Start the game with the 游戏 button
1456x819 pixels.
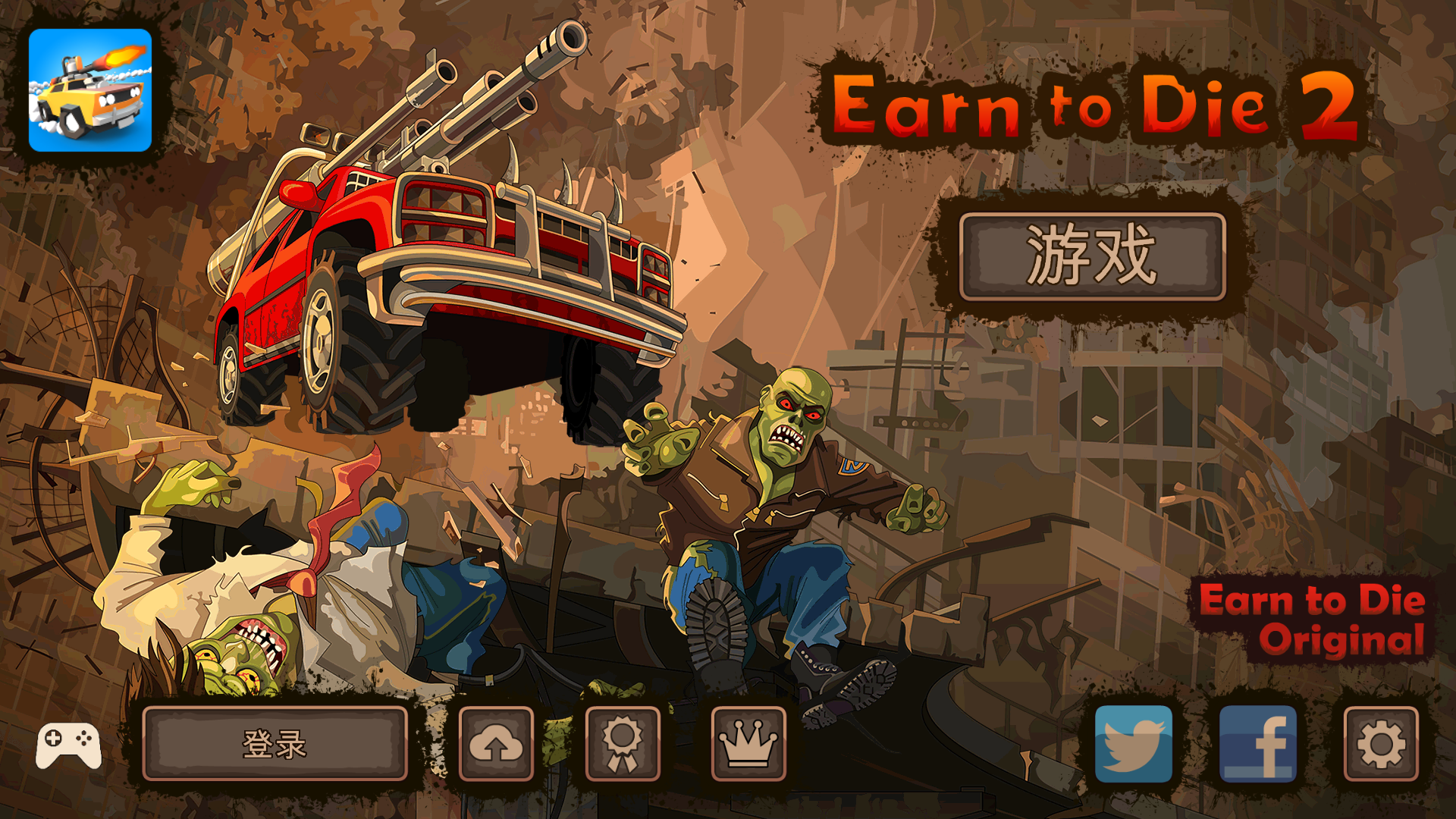click(x=1092, y=256)
